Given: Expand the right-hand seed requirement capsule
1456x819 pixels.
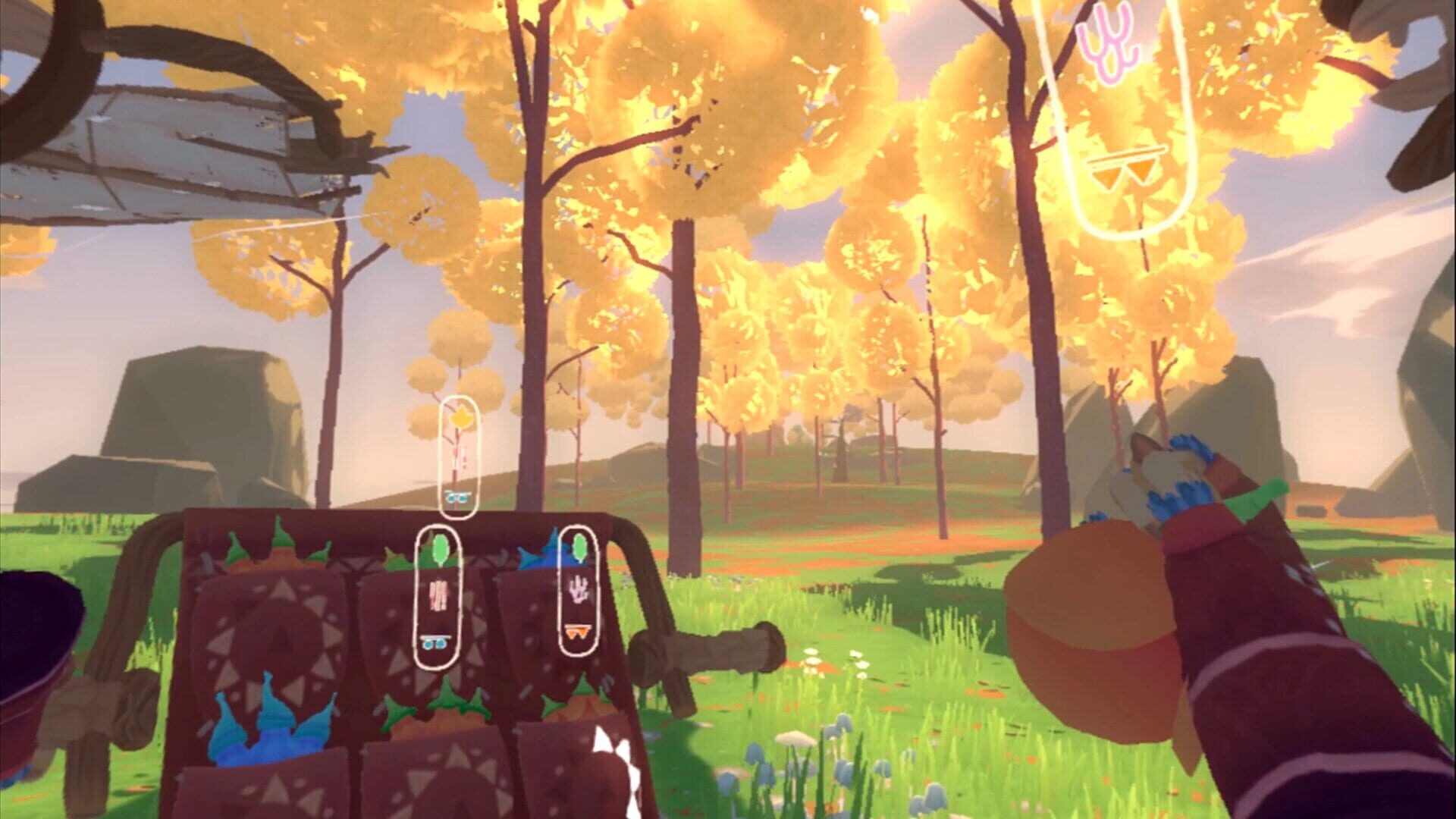Looking at the screenshot, I should pyautogui.click(x=578, y=591).
